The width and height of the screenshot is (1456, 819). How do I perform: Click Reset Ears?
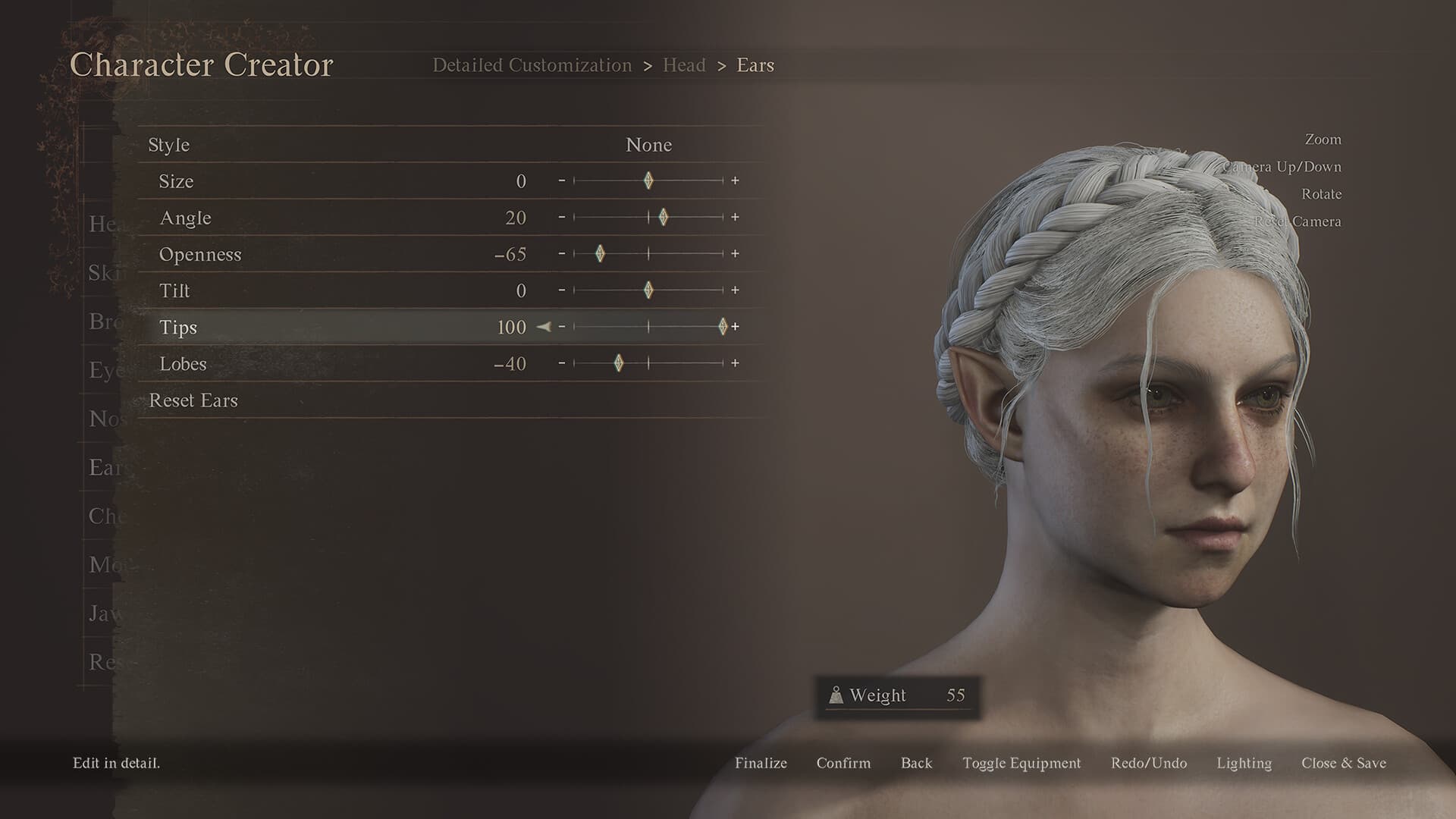[194, 400]
